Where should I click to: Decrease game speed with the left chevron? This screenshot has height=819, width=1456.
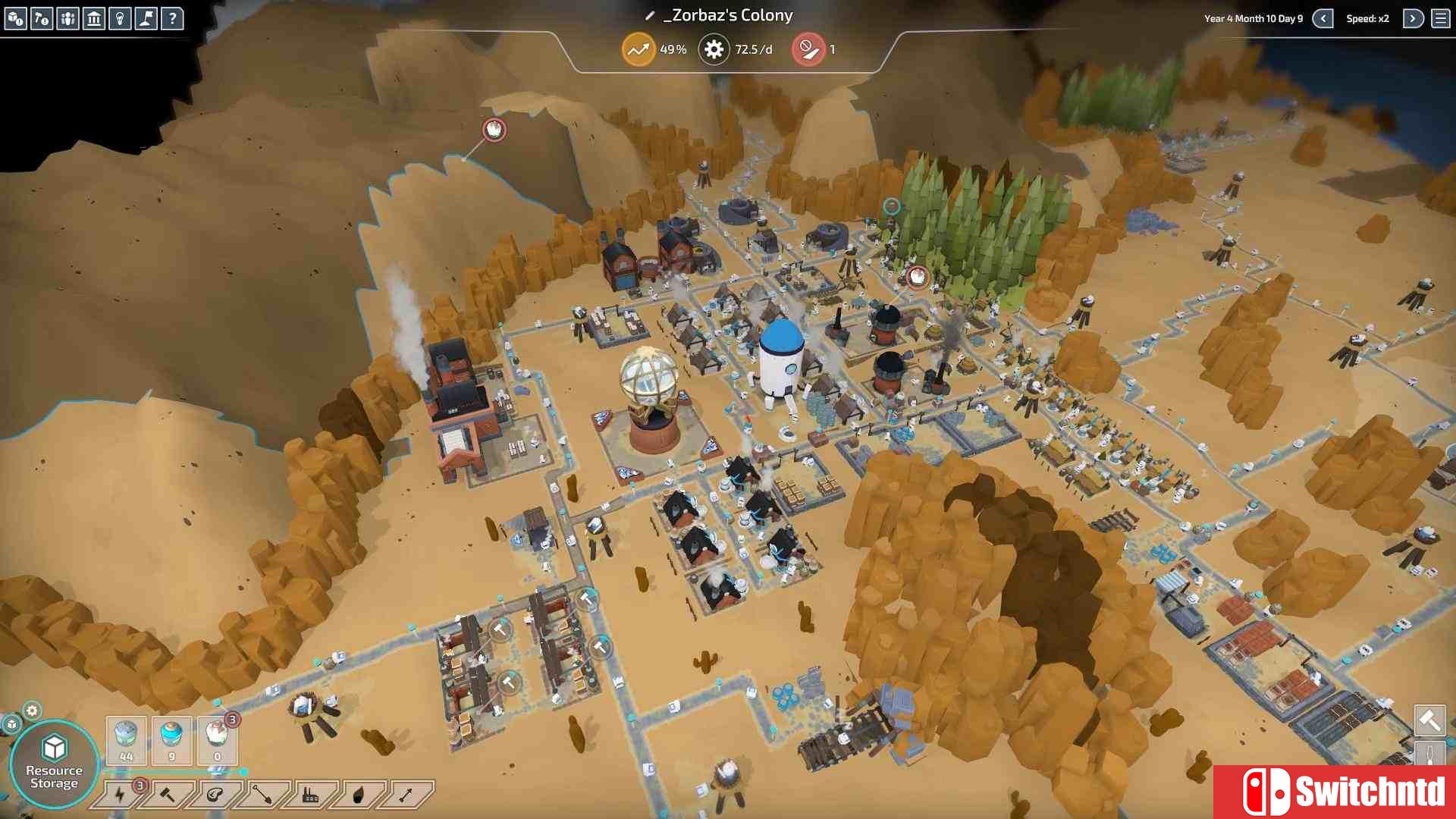click(x=1323, y=19)
